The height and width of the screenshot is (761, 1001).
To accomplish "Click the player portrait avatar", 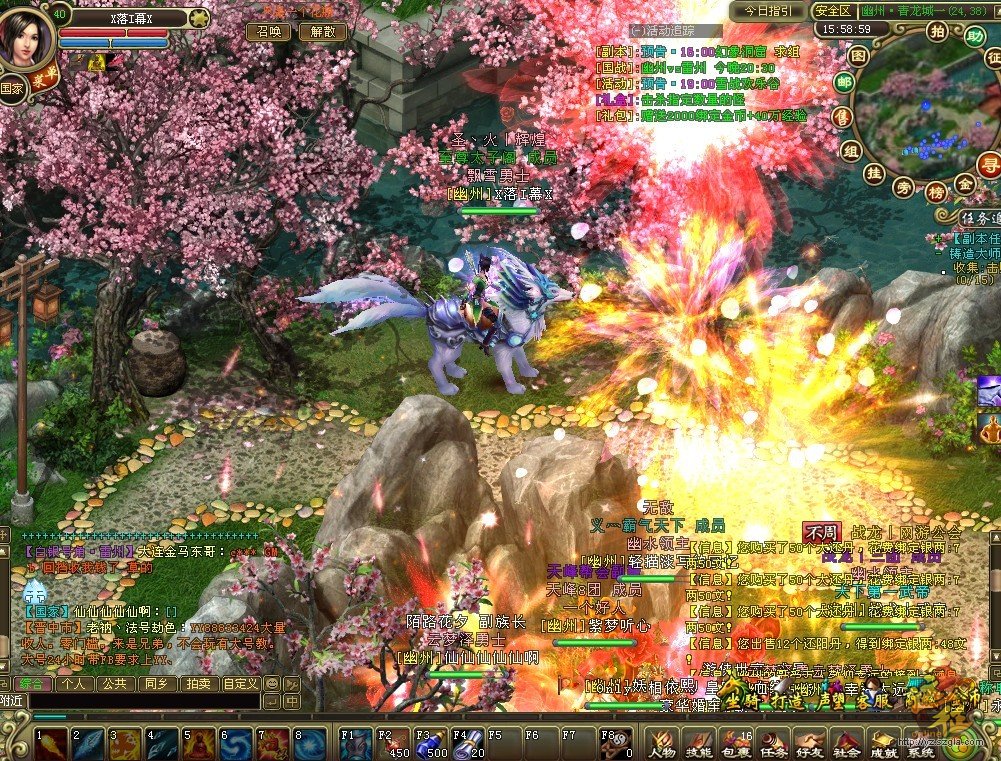I will 27,36.
